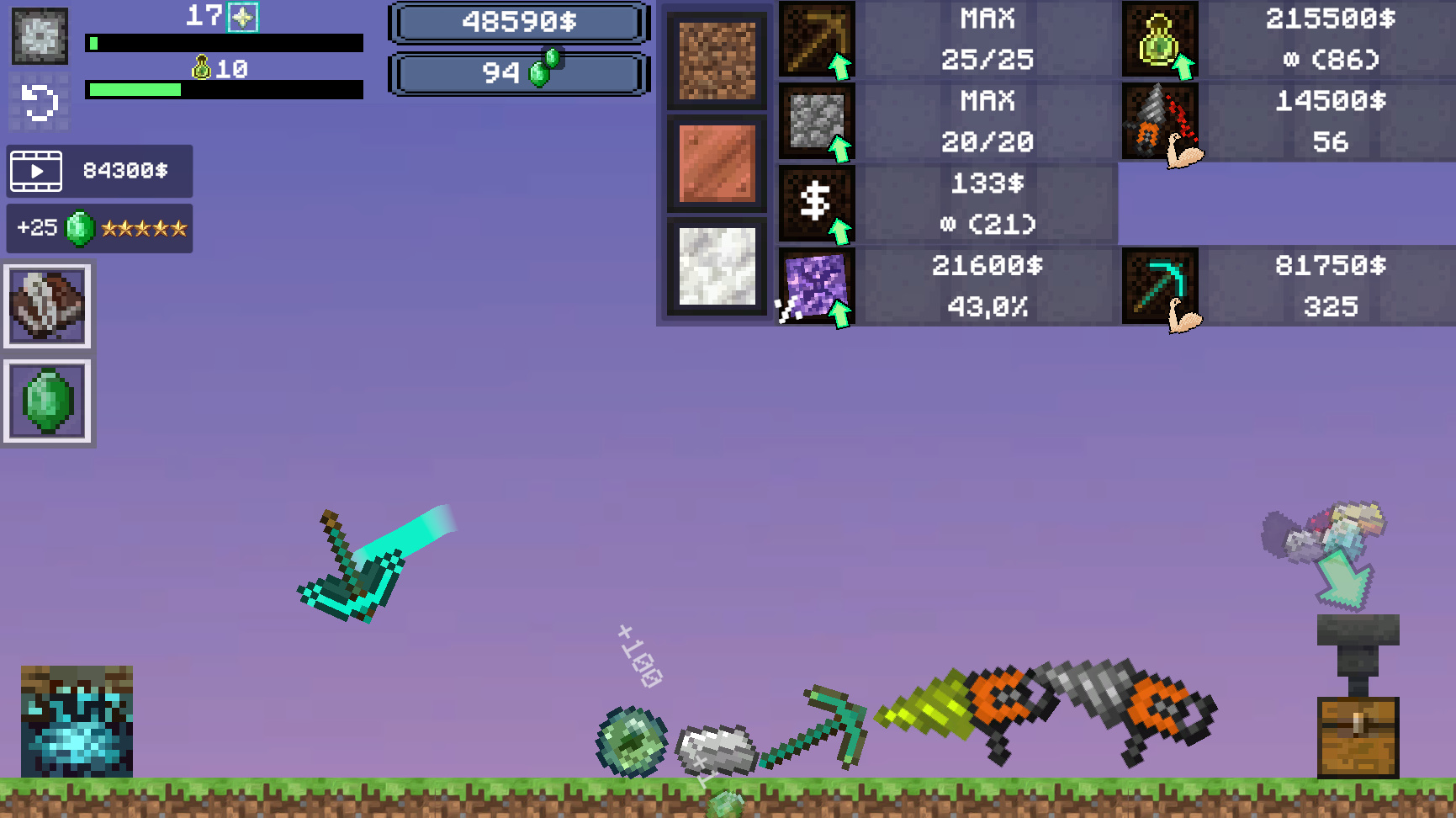Select the emerald icon in the left sidebar
This screenshot has height=818, width=1456.
coord(47,401)
